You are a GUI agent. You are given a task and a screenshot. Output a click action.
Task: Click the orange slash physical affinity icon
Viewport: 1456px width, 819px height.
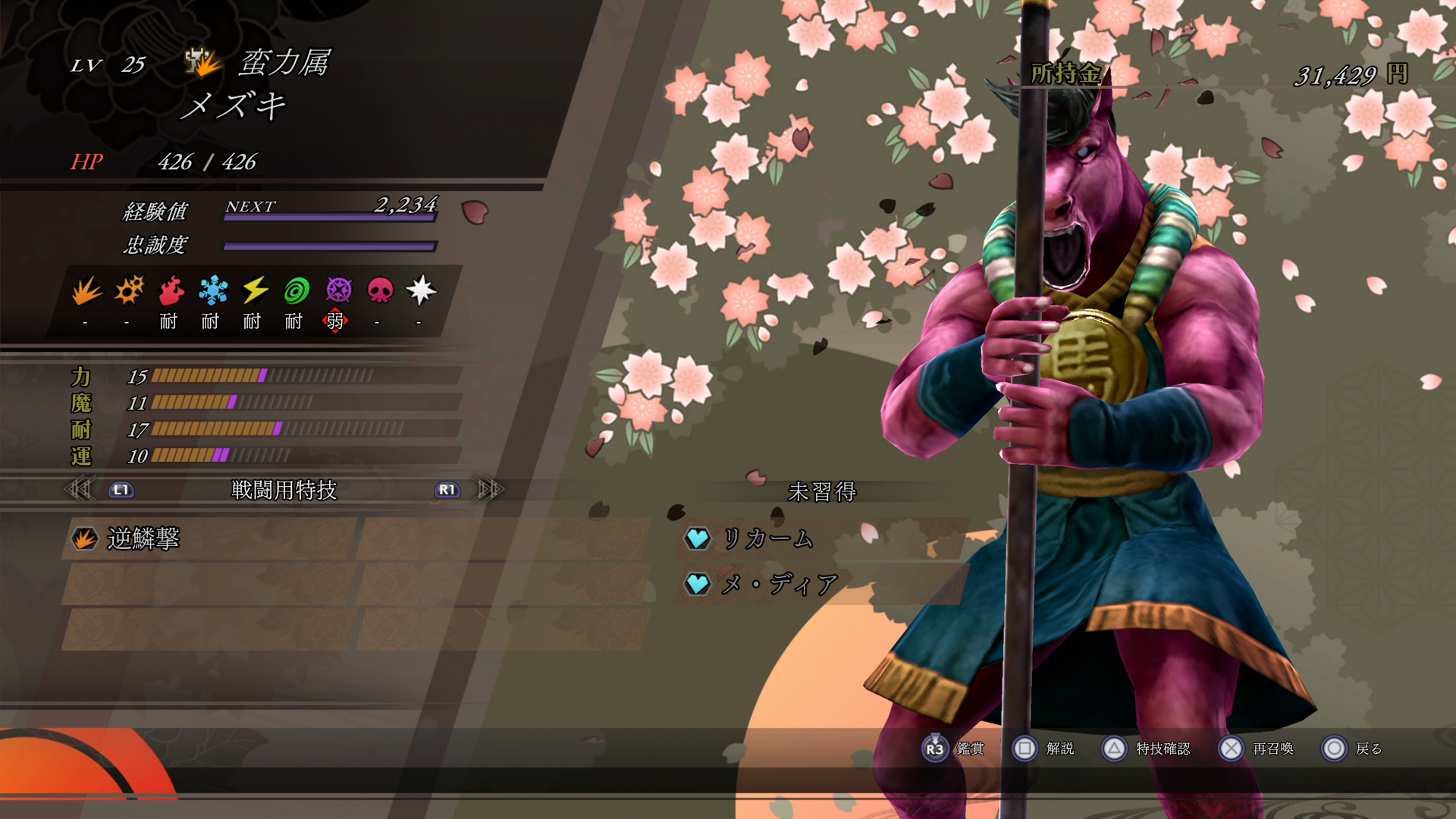tap(87, 290)
